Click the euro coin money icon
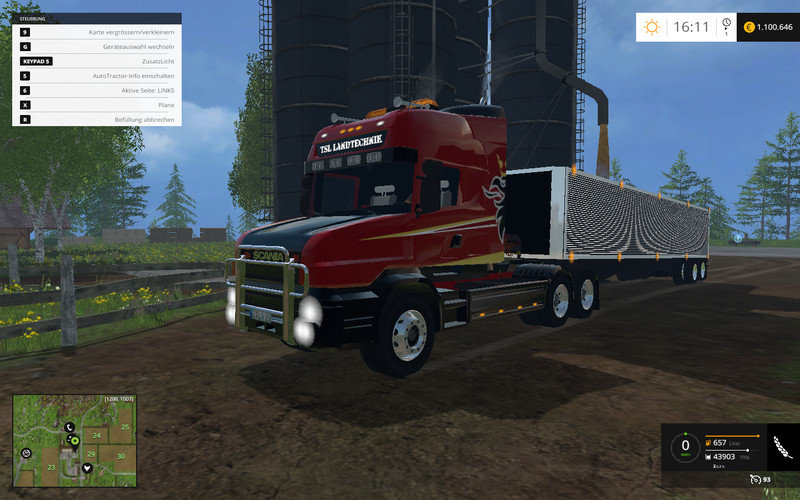This screenshot has height=500, width=800. click(749, 27)
